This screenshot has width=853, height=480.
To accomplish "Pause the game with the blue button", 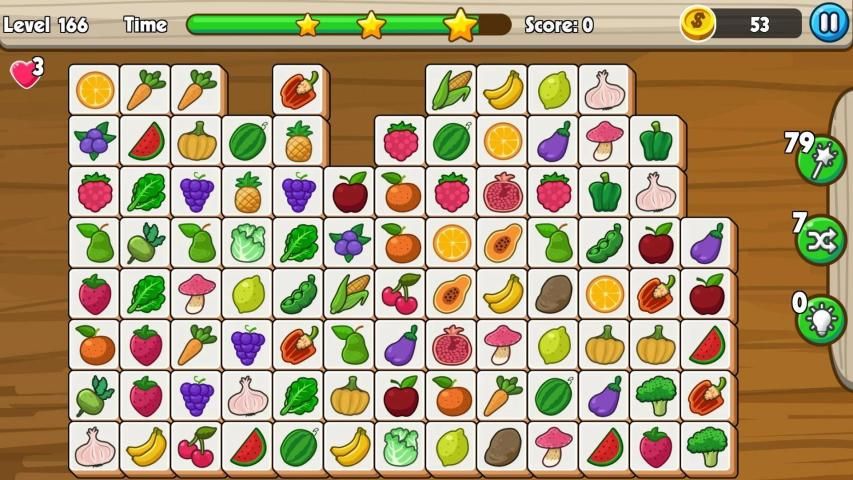I will 828,22.
